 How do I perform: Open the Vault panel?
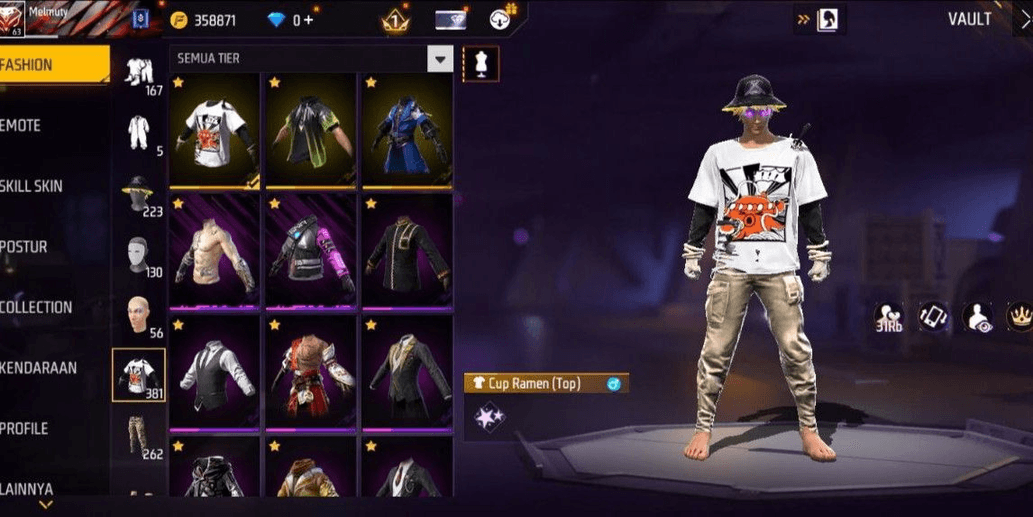[x=970, y=19]
